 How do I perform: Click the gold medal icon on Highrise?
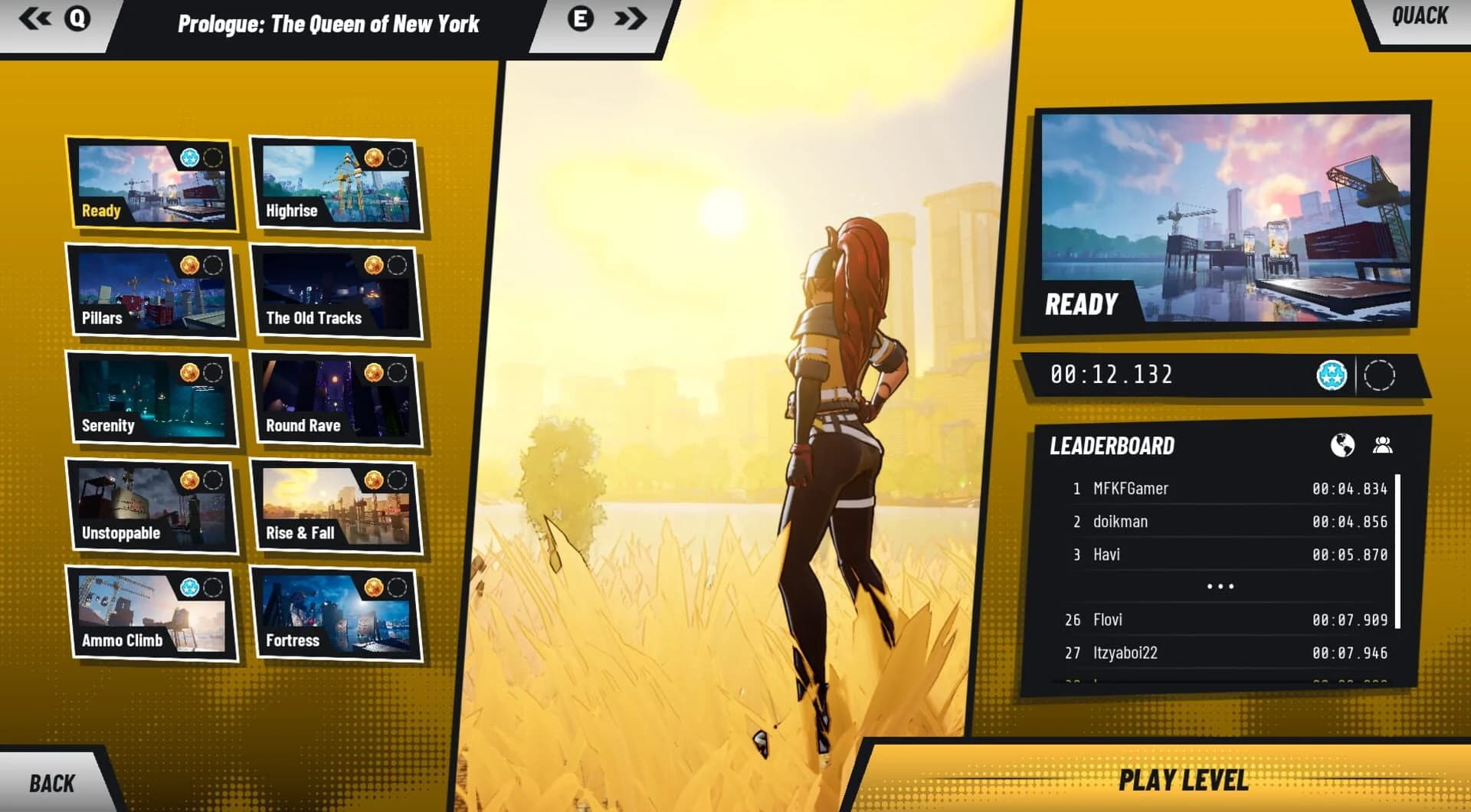point(373,157)
